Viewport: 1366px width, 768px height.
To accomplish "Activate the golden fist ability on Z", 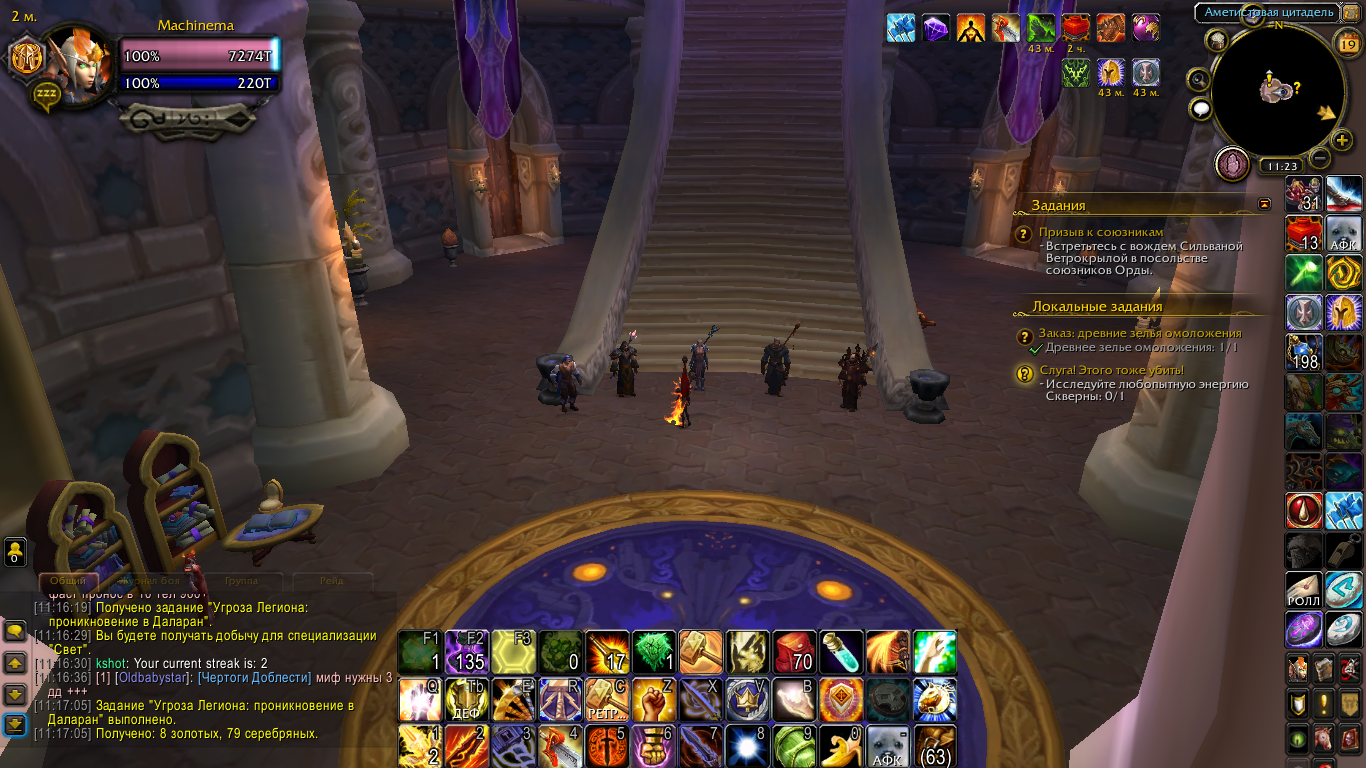I will tap(655, 699).
